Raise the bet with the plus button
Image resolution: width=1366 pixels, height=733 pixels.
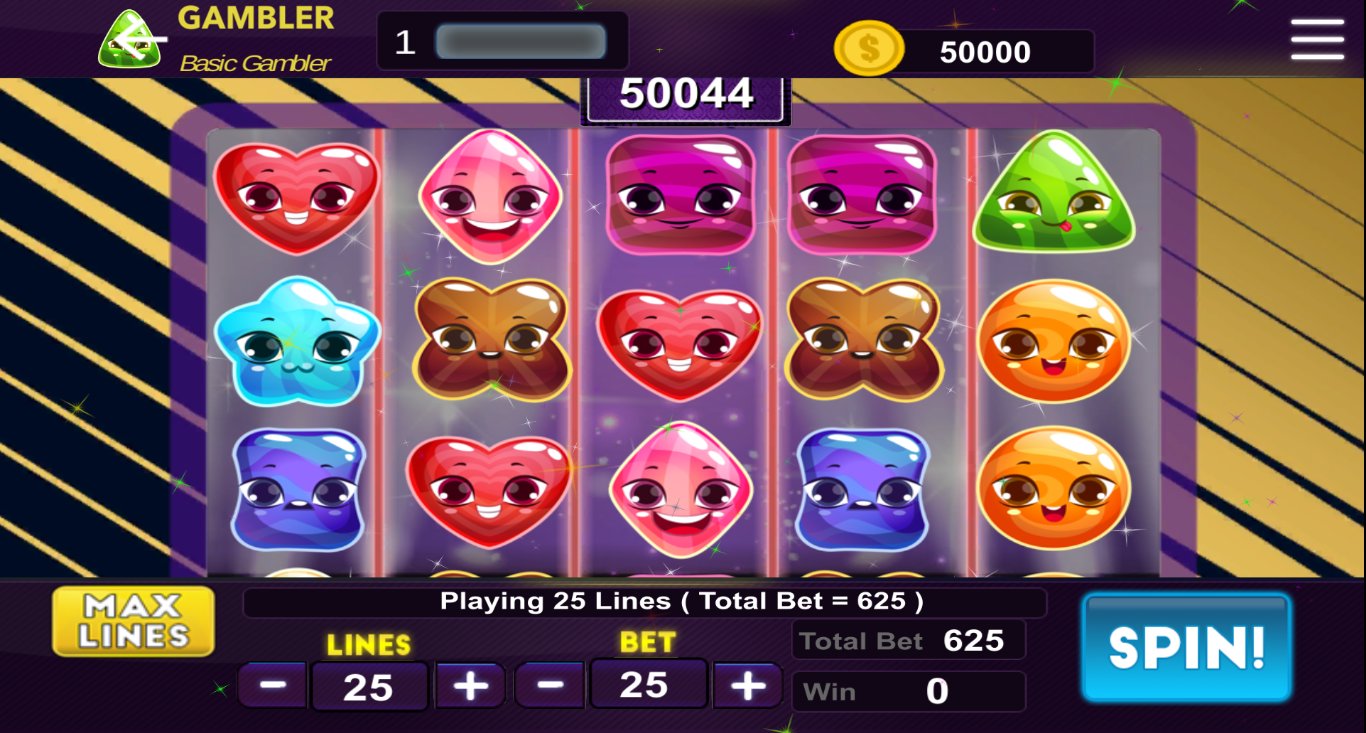747,685
